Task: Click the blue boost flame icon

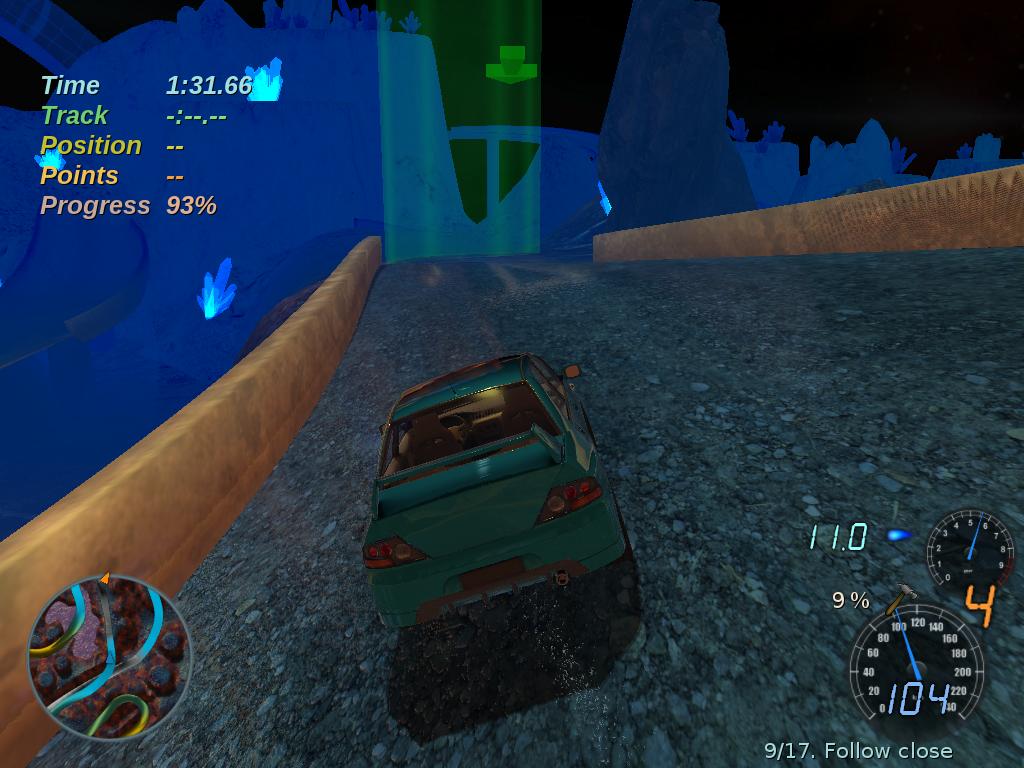Action: [x=899, y=536]
